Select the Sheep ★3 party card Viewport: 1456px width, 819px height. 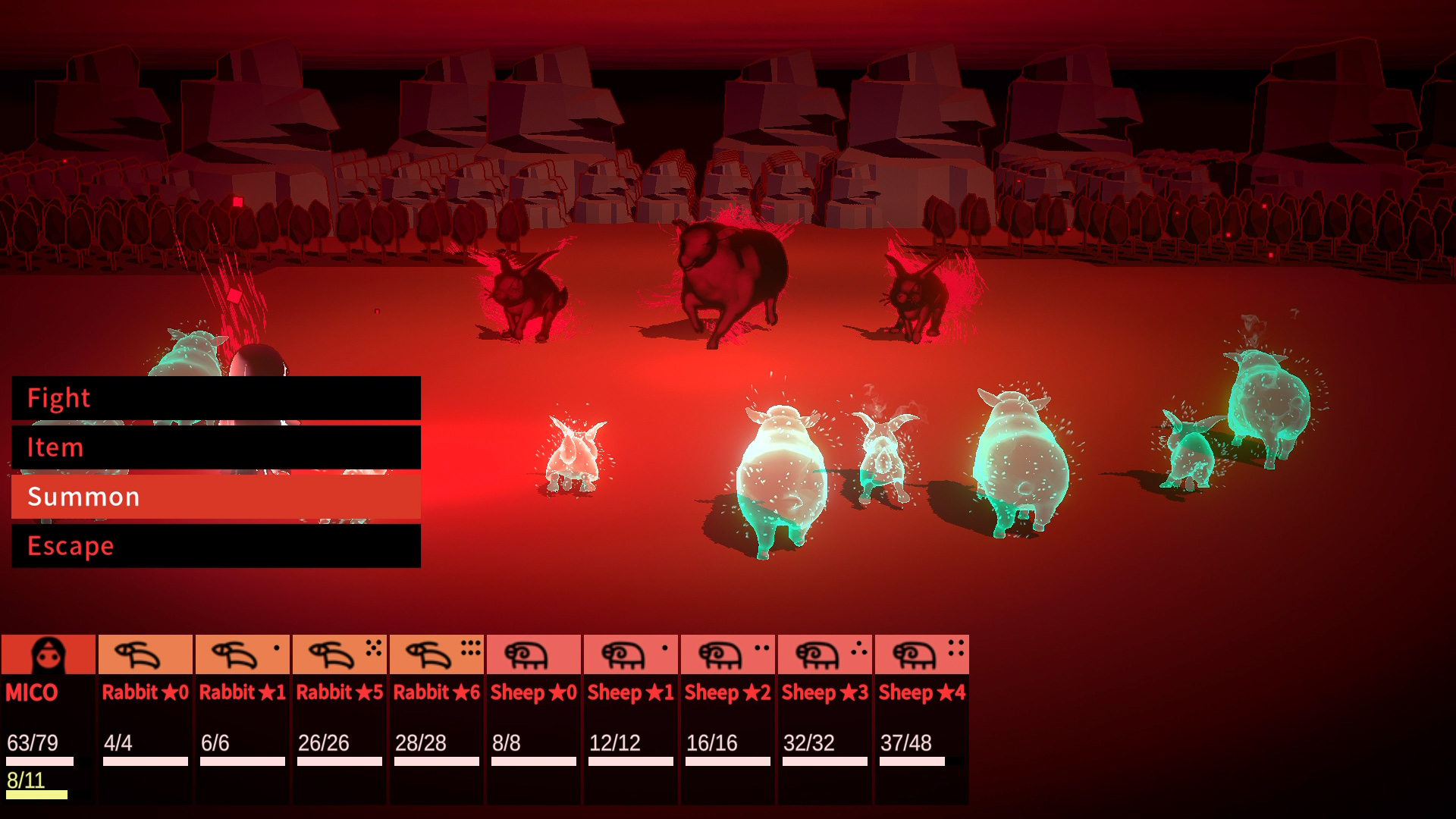(x=824, y=717)
